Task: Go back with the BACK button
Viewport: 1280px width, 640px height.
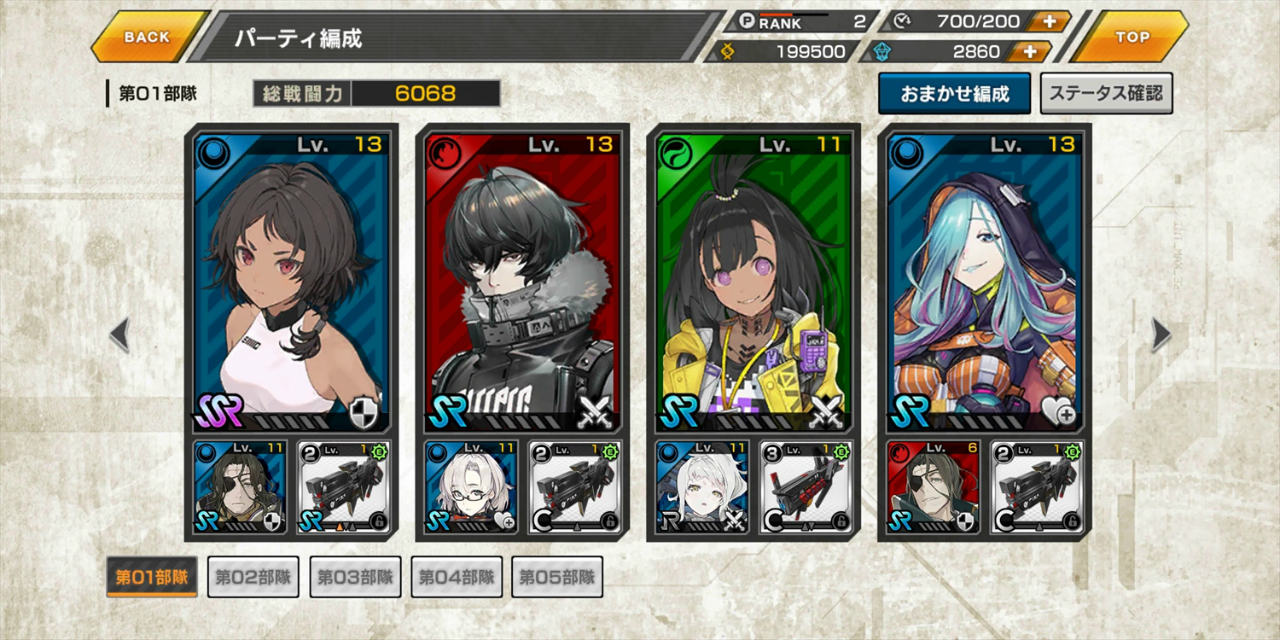Action: tap(148, 37)
